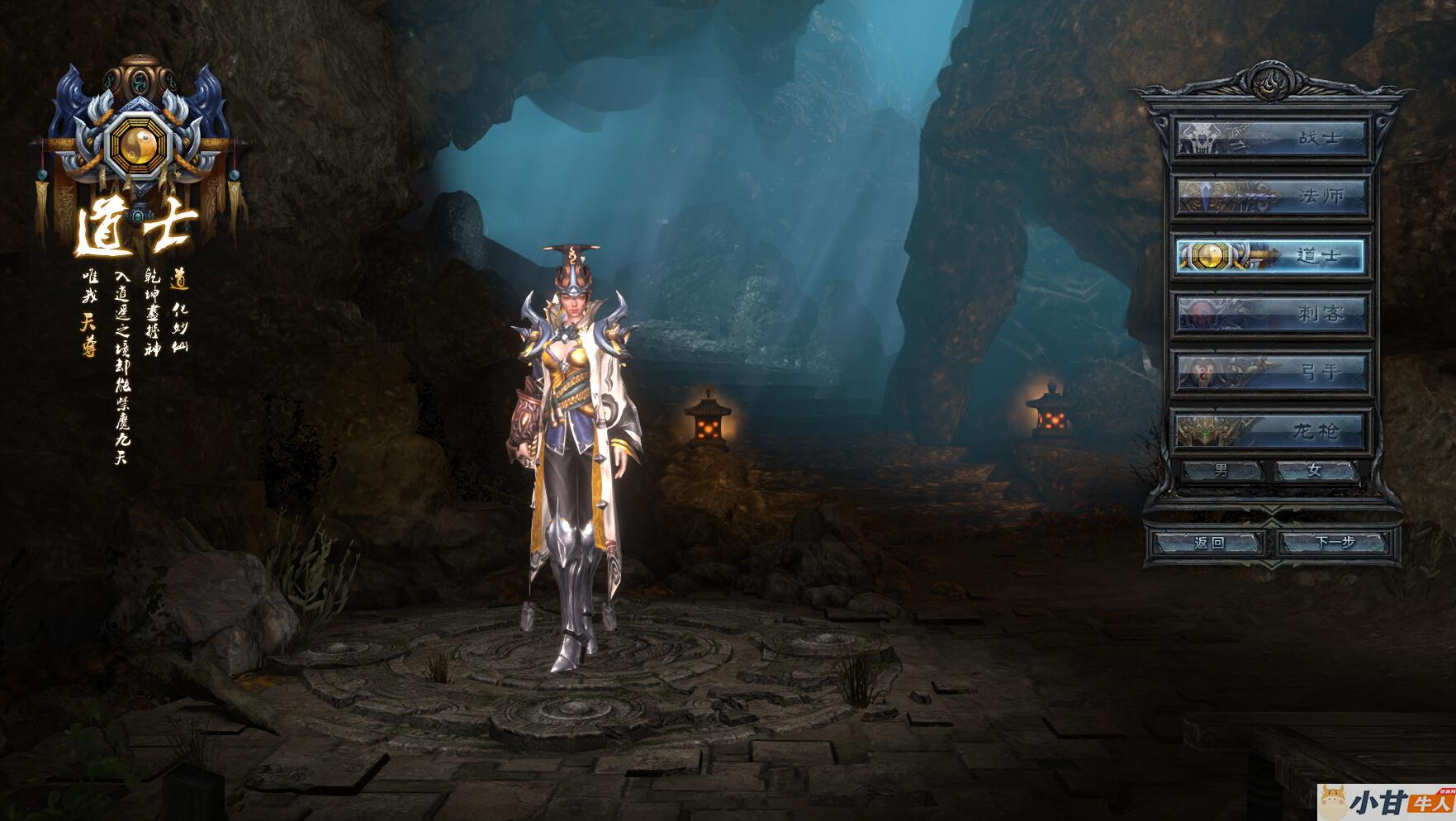The height and width of the screenshot is (821, 1456).
Task: Pick the 道士 taoist class
Action: click(x=1272, y=256)
